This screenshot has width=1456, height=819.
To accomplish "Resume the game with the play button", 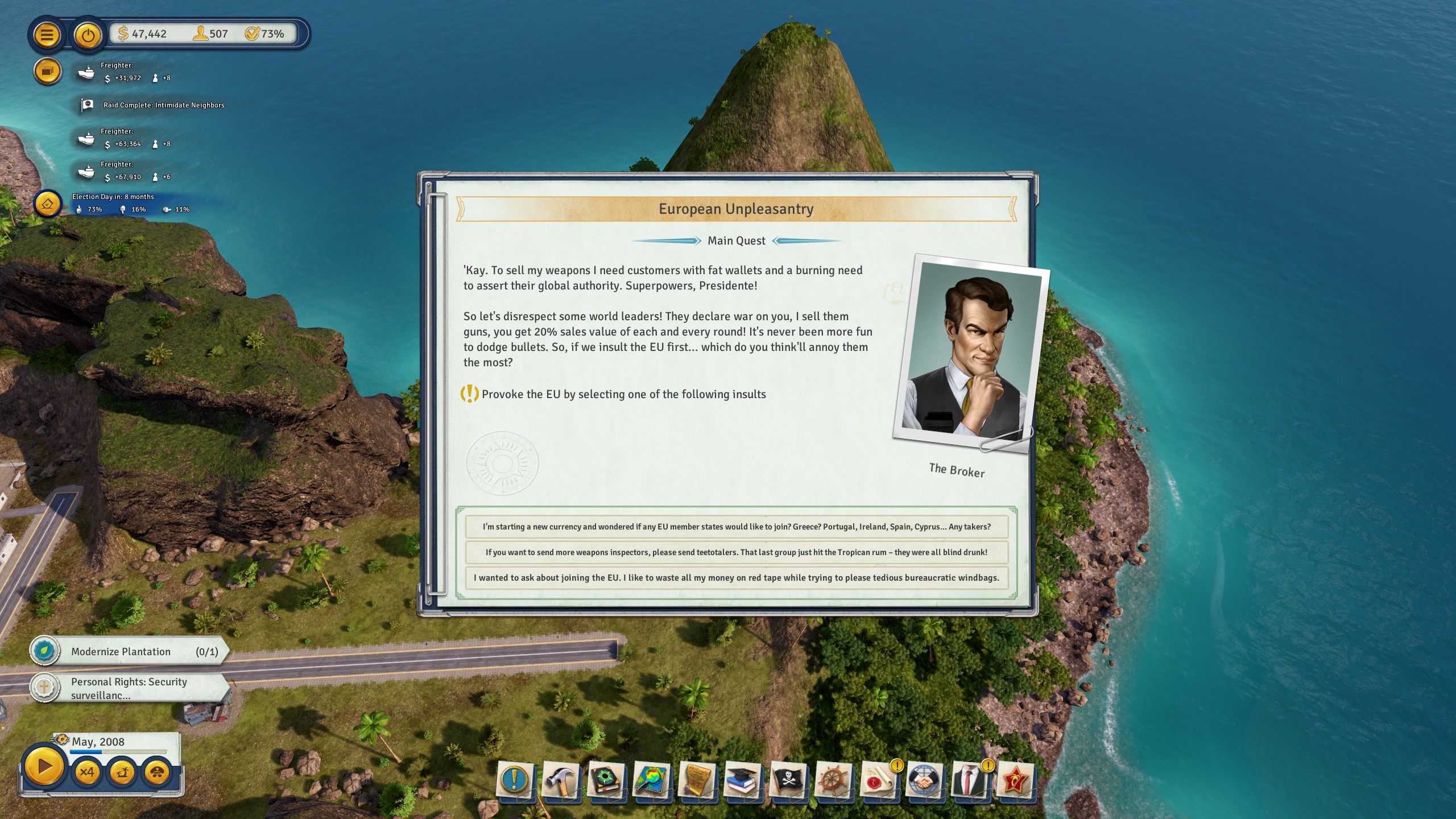I will (x=44, y=767).
